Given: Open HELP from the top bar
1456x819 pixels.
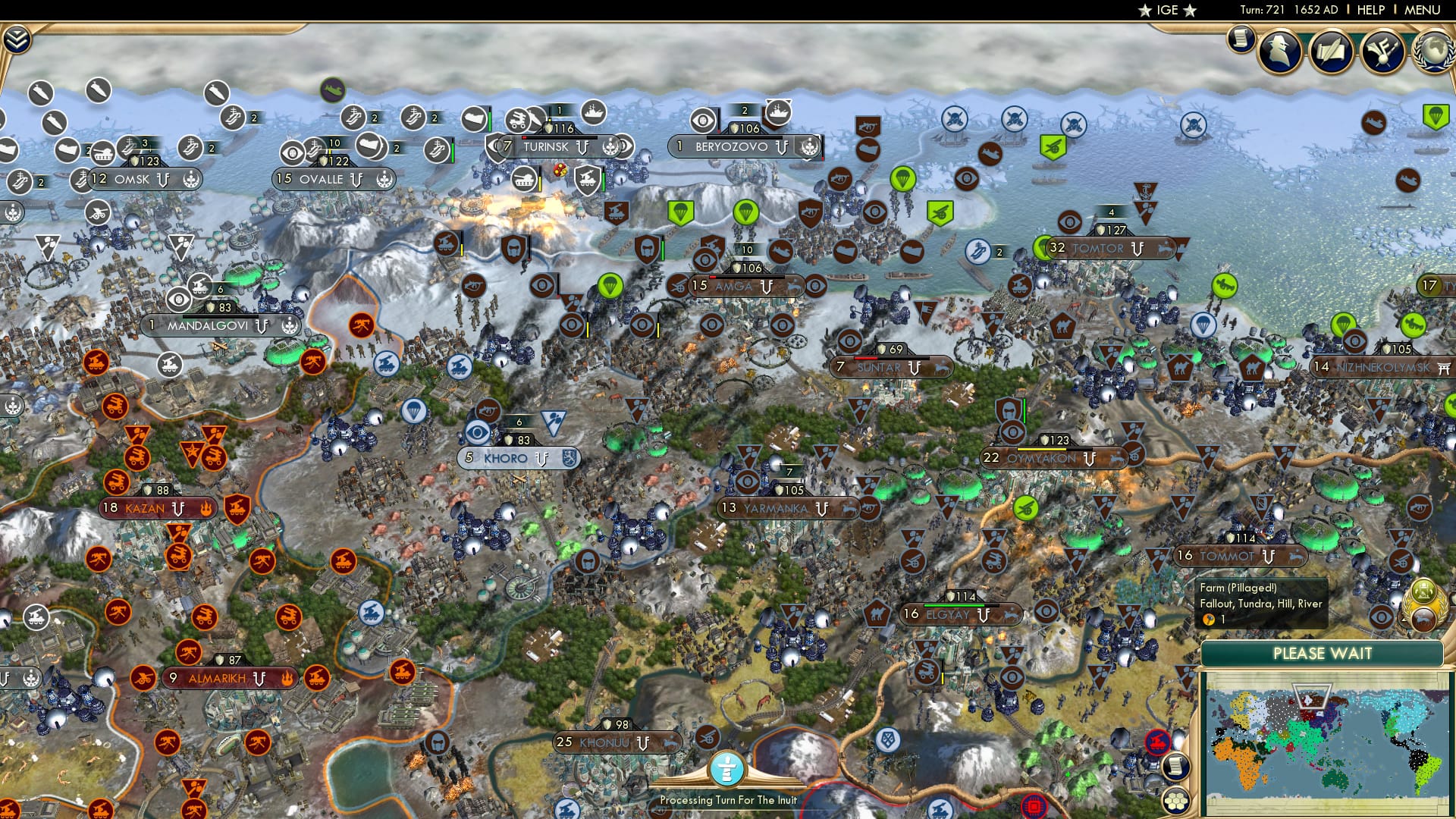Looking at the screenshot, I should pyautogui.click(x=1370, y=11).
